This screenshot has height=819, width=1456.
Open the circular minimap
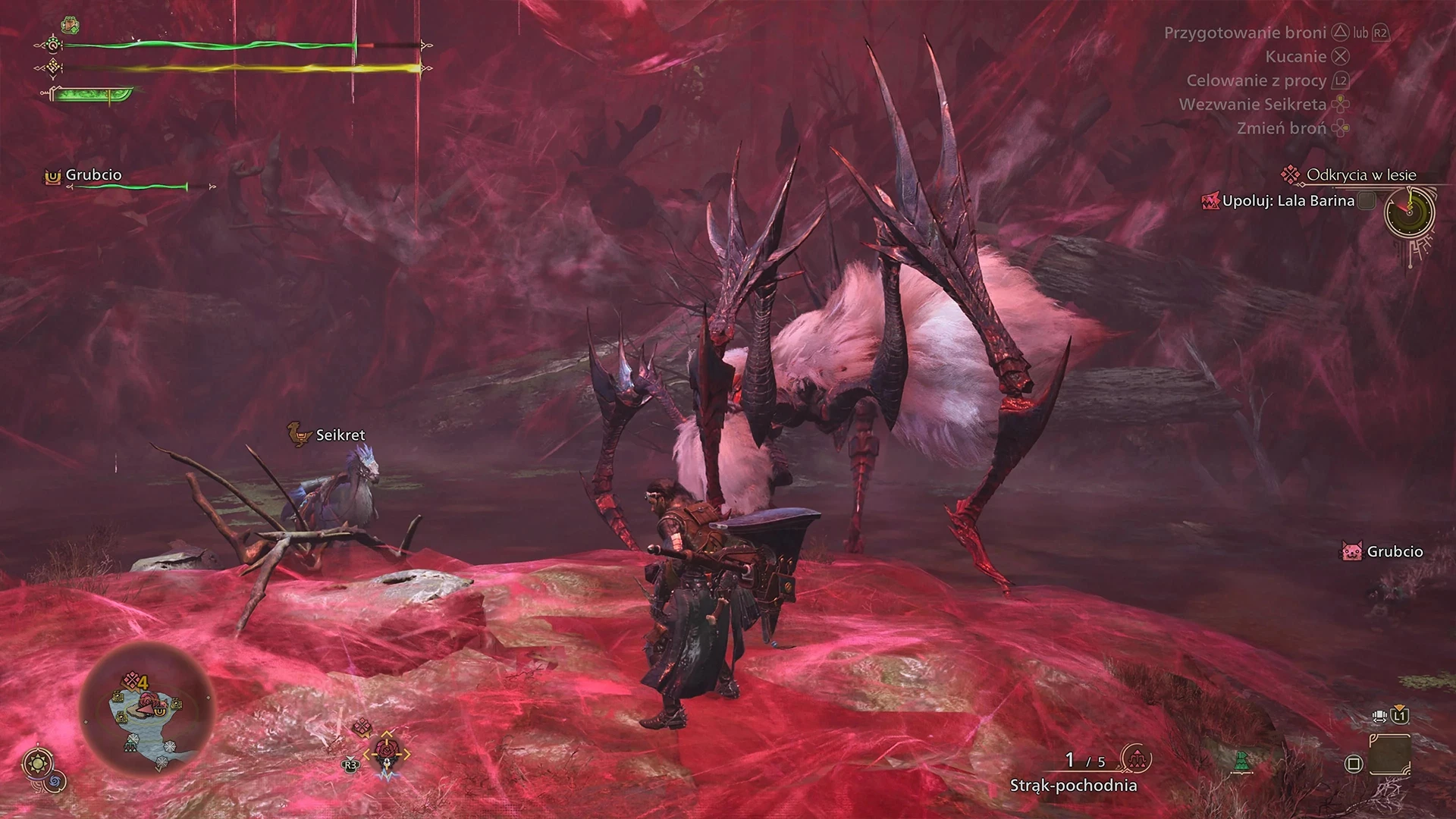(147, 709)
